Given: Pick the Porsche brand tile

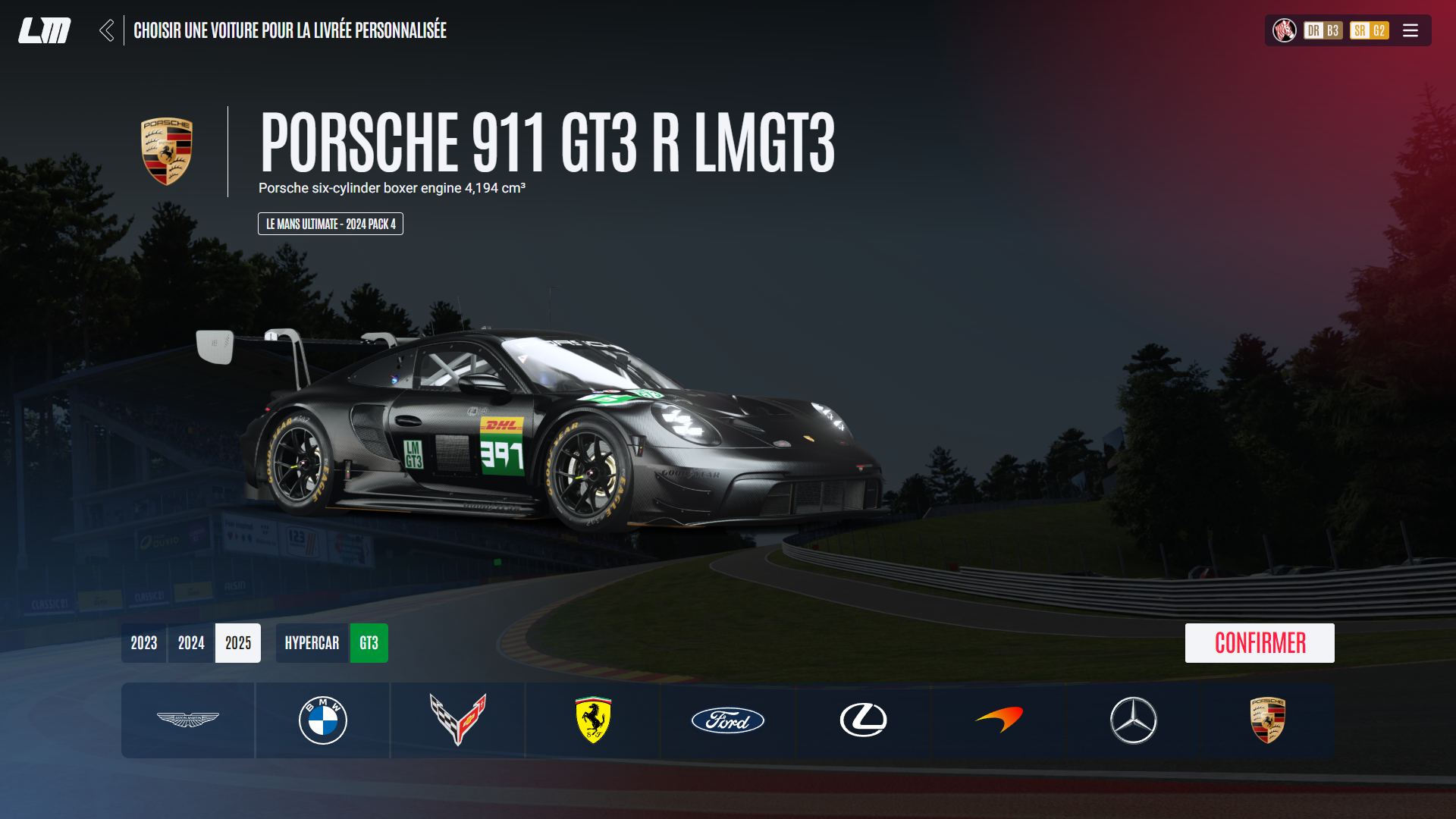Looking at the screenshot, I should 1268,720.
